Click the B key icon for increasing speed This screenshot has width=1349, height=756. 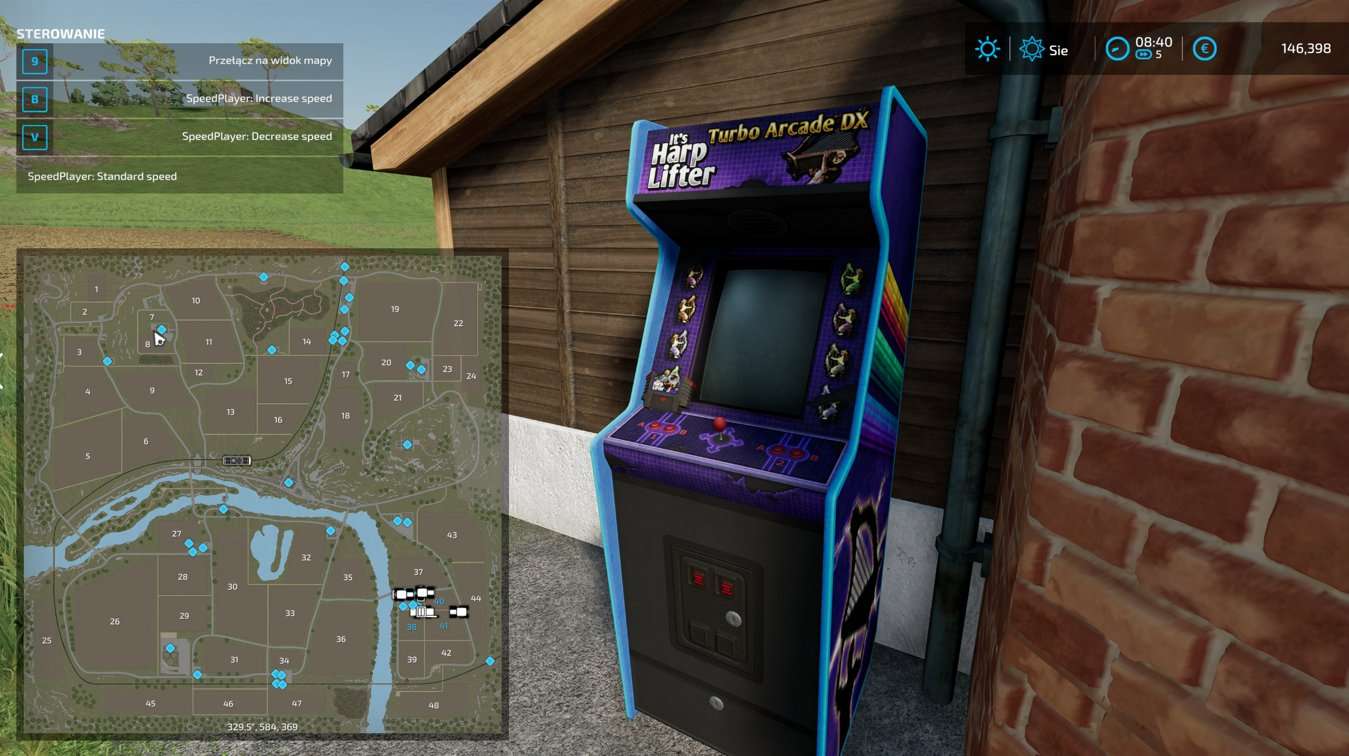click(35, 99)
